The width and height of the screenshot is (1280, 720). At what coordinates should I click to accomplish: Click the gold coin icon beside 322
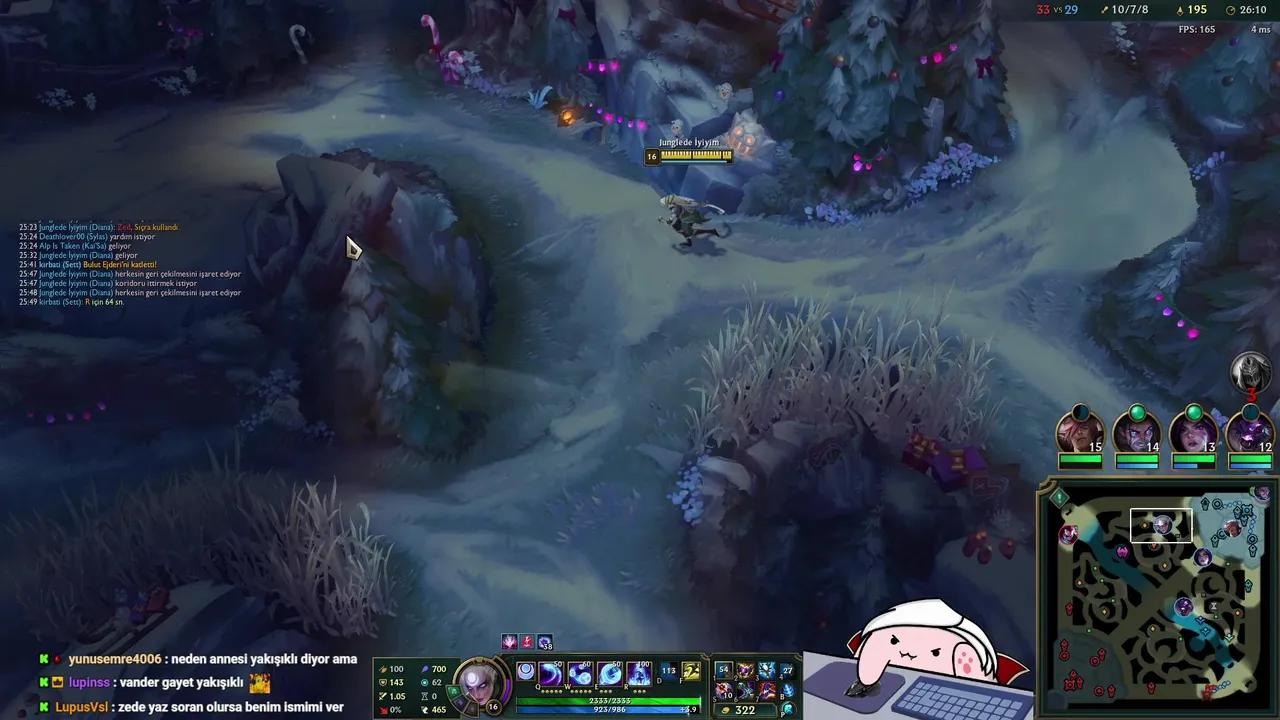[x=725, y=710]
